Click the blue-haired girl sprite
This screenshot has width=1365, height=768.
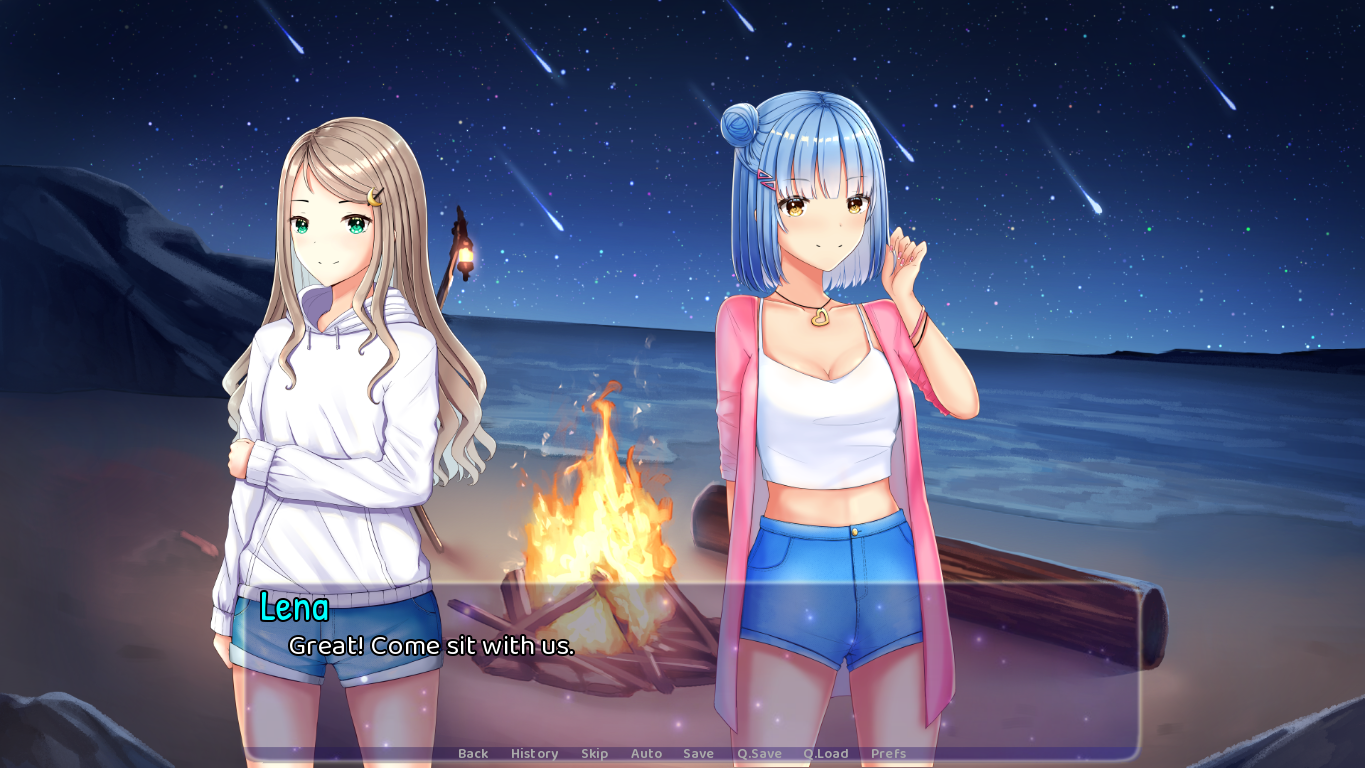tap(820, 400)
